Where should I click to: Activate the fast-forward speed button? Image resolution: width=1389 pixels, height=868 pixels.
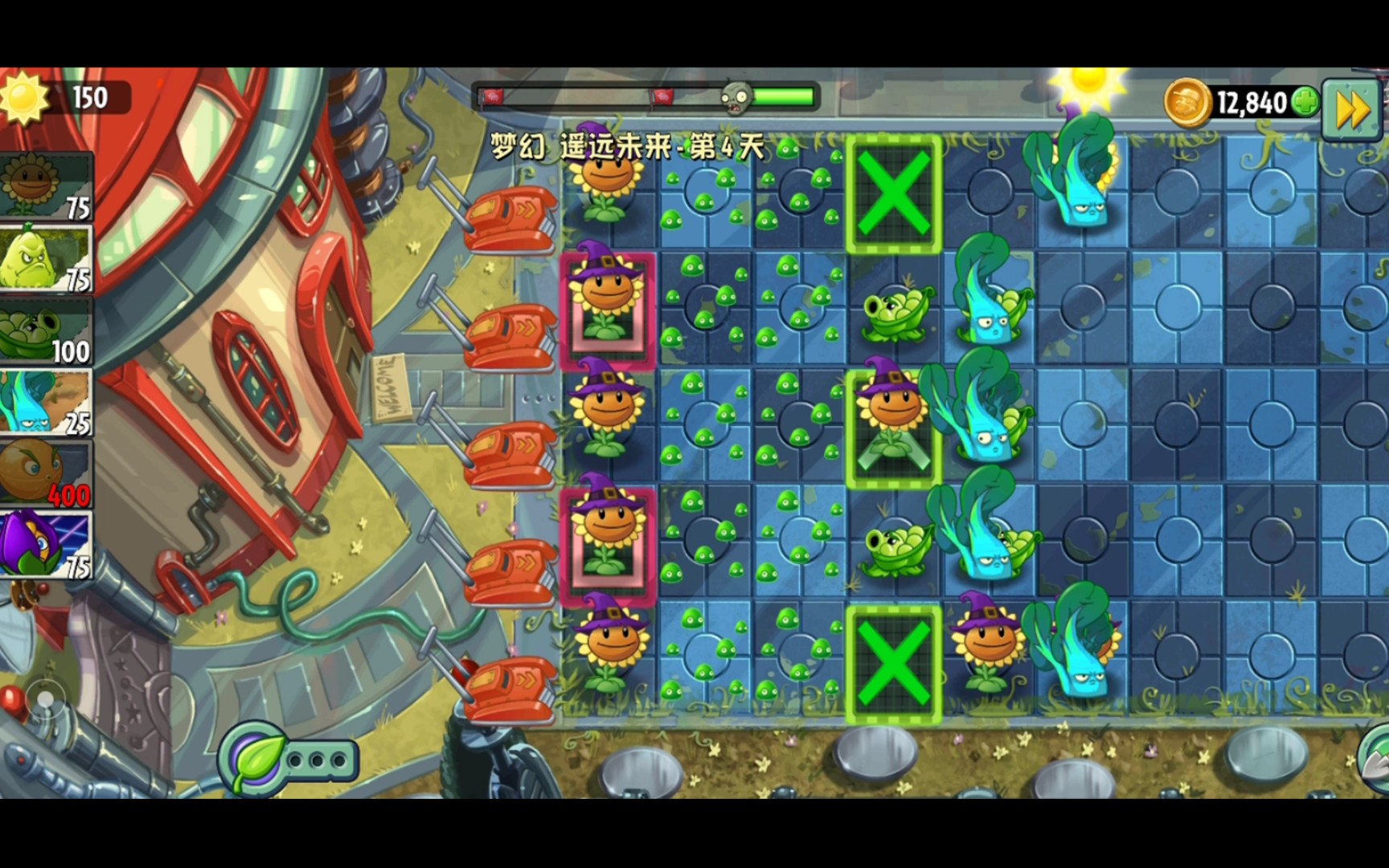[1352, 108]
